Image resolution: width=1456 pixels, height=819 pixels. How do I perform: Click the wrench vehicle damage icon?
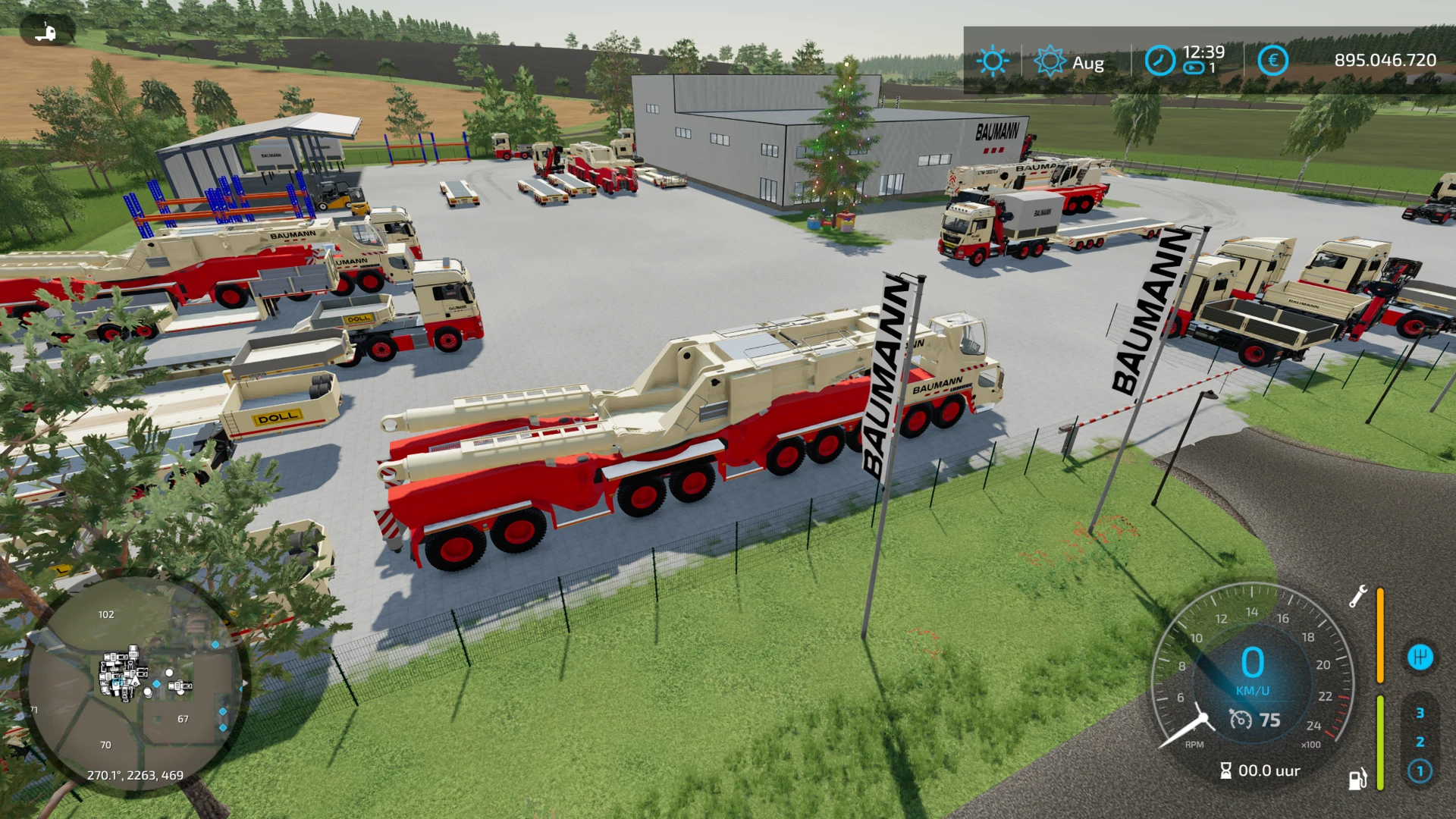pos(1357,596)
